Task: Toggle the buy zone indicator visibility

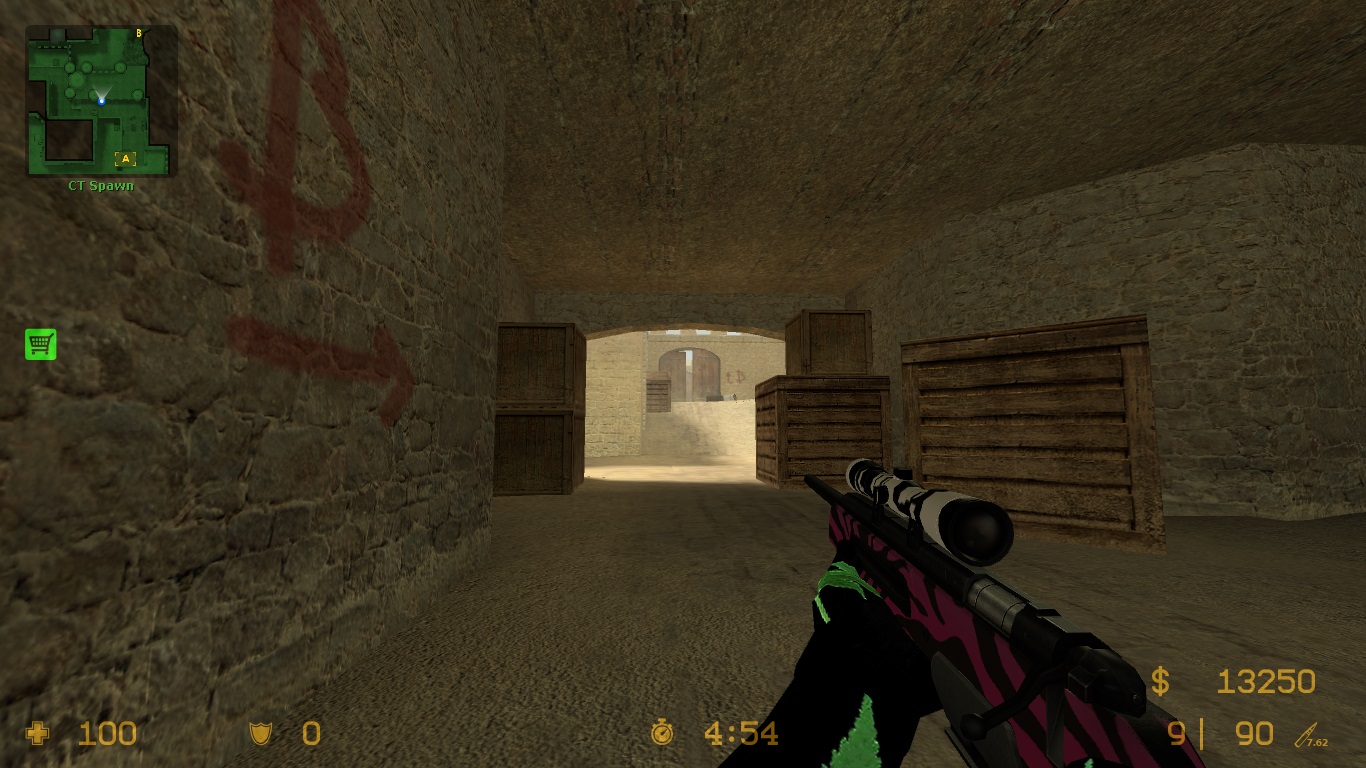Action: tap(38, 344)
